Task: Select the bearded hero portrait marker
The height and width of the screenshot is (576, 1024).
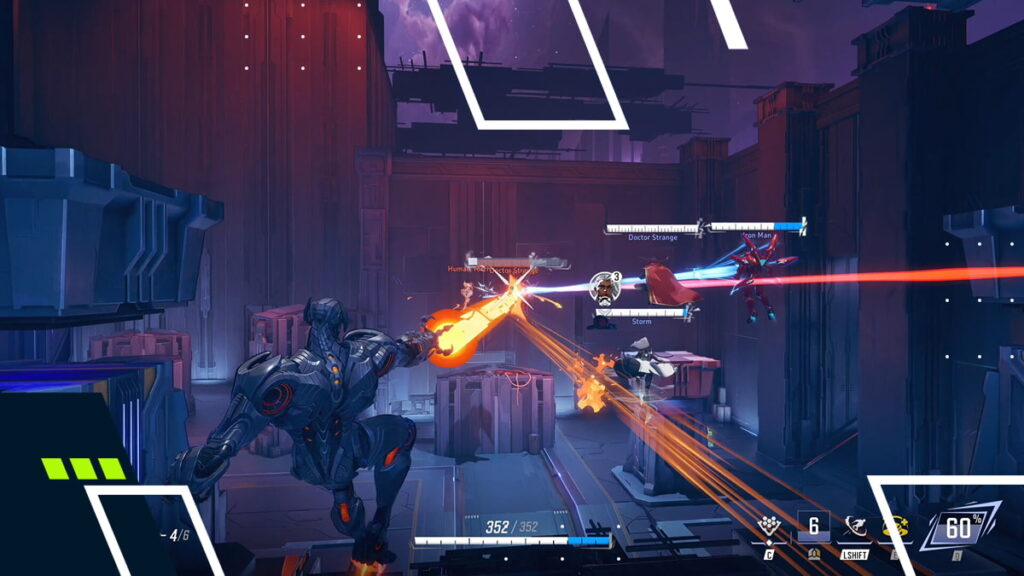Action: click(x=601, y=287)
